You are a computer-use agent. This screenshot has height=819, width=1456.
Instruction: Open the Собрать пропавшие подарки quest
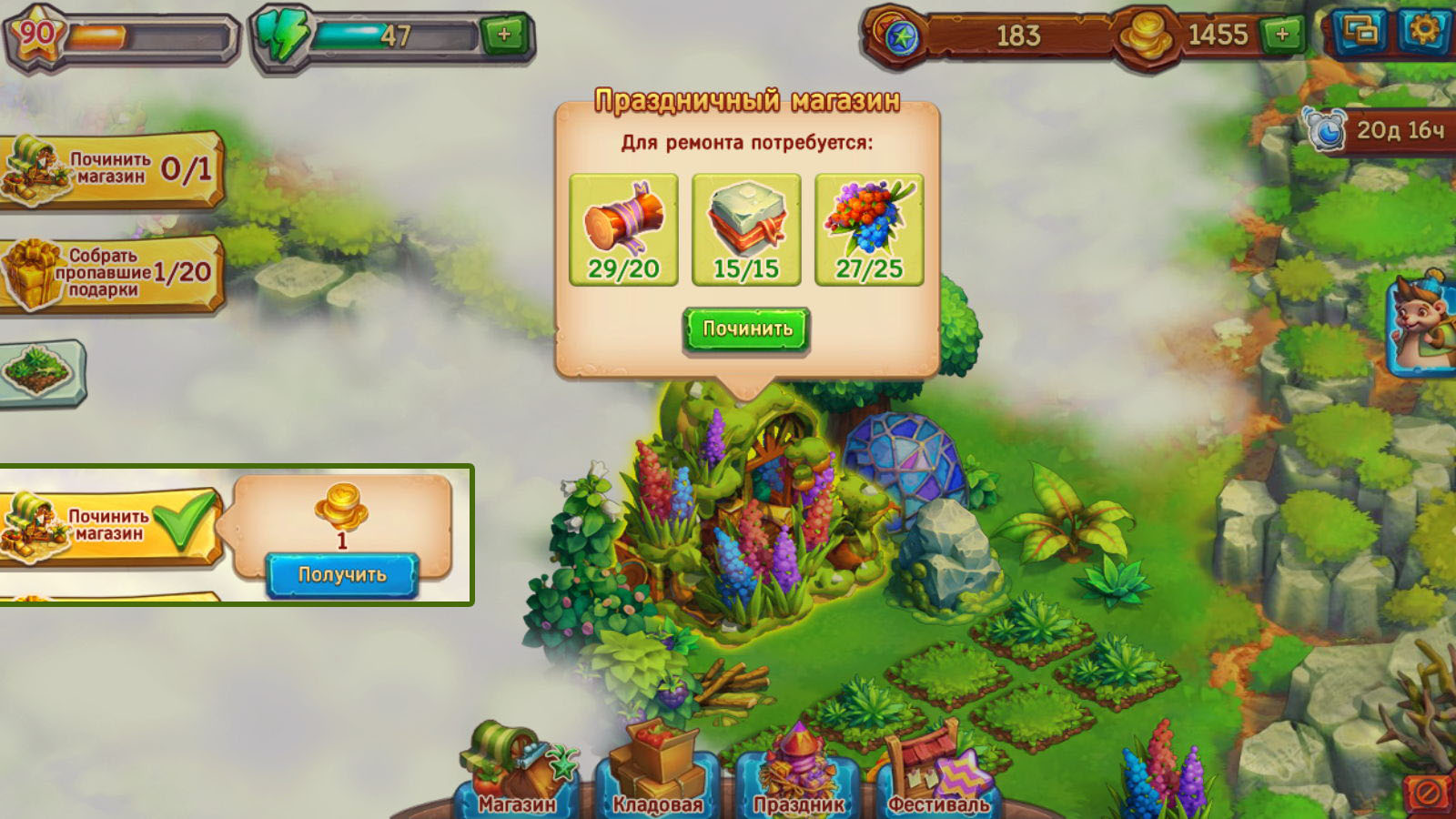click(x=111, y=273)
